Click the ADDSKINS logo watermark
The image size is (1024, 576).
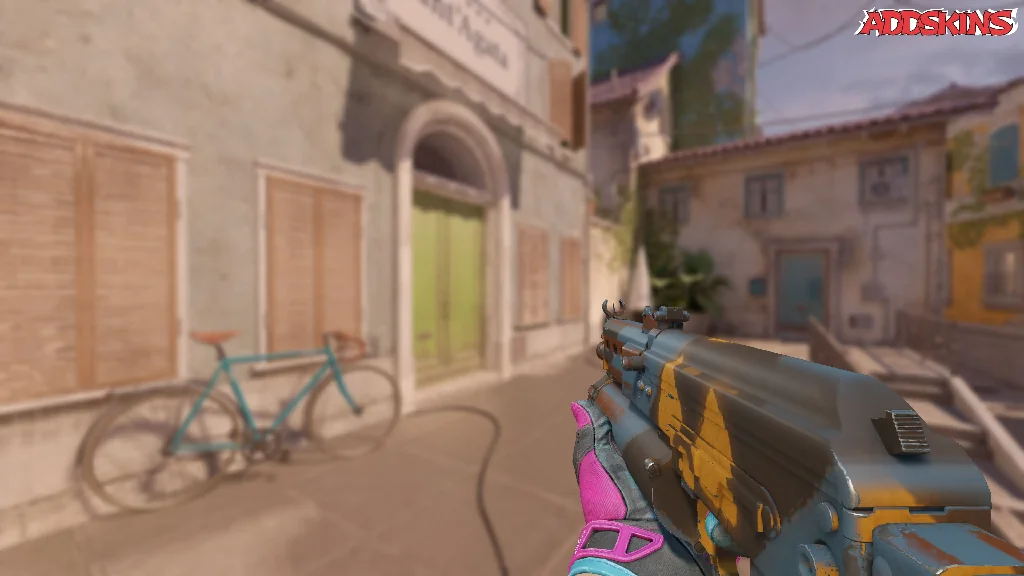click(936, 23)
